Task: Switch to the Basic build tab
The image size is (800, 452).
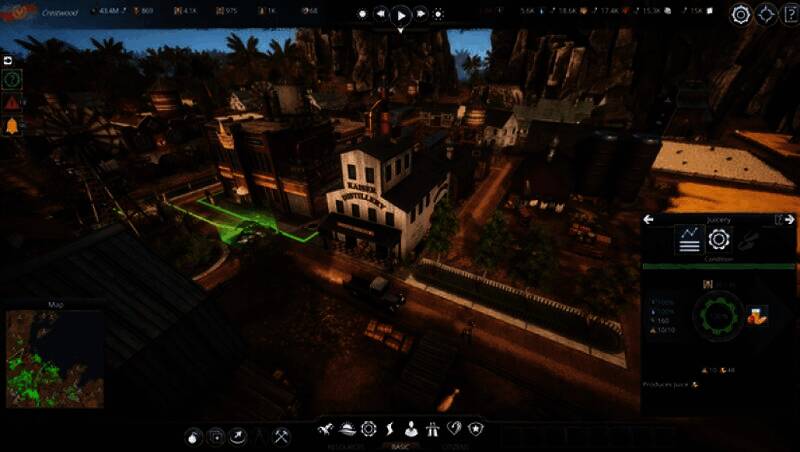Action: pos(400,447)
